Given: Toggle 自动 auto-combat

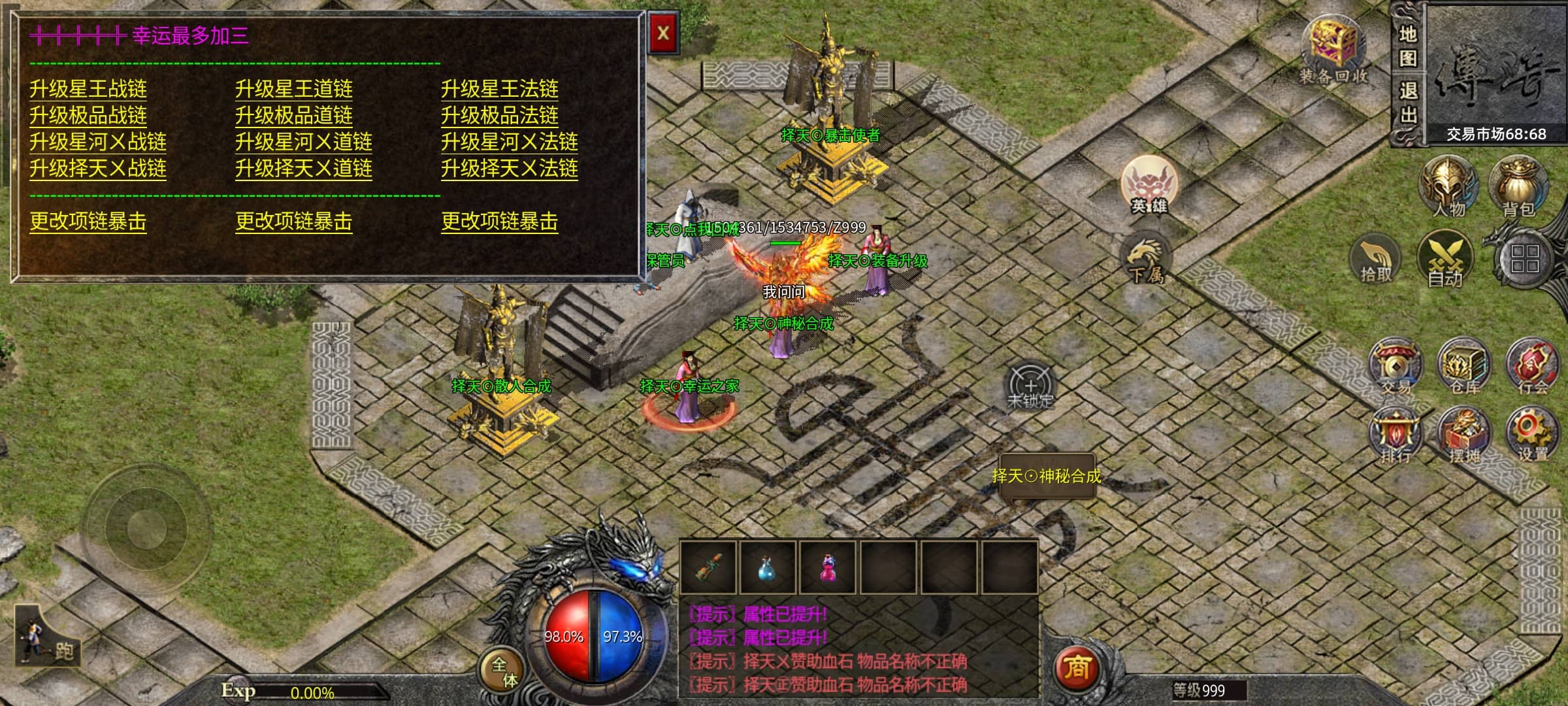Looking at the screenshot, I should (x=1445, y=260).
